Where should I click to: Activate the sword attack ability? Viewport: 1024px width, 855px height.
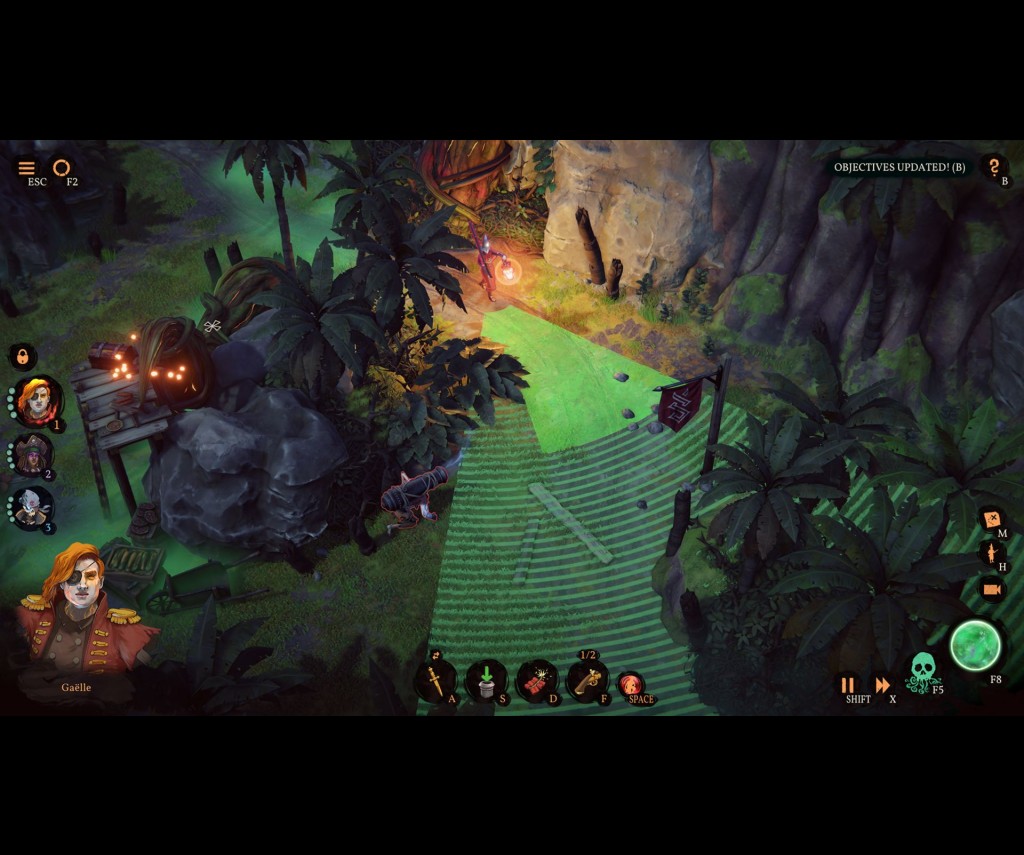436,680
